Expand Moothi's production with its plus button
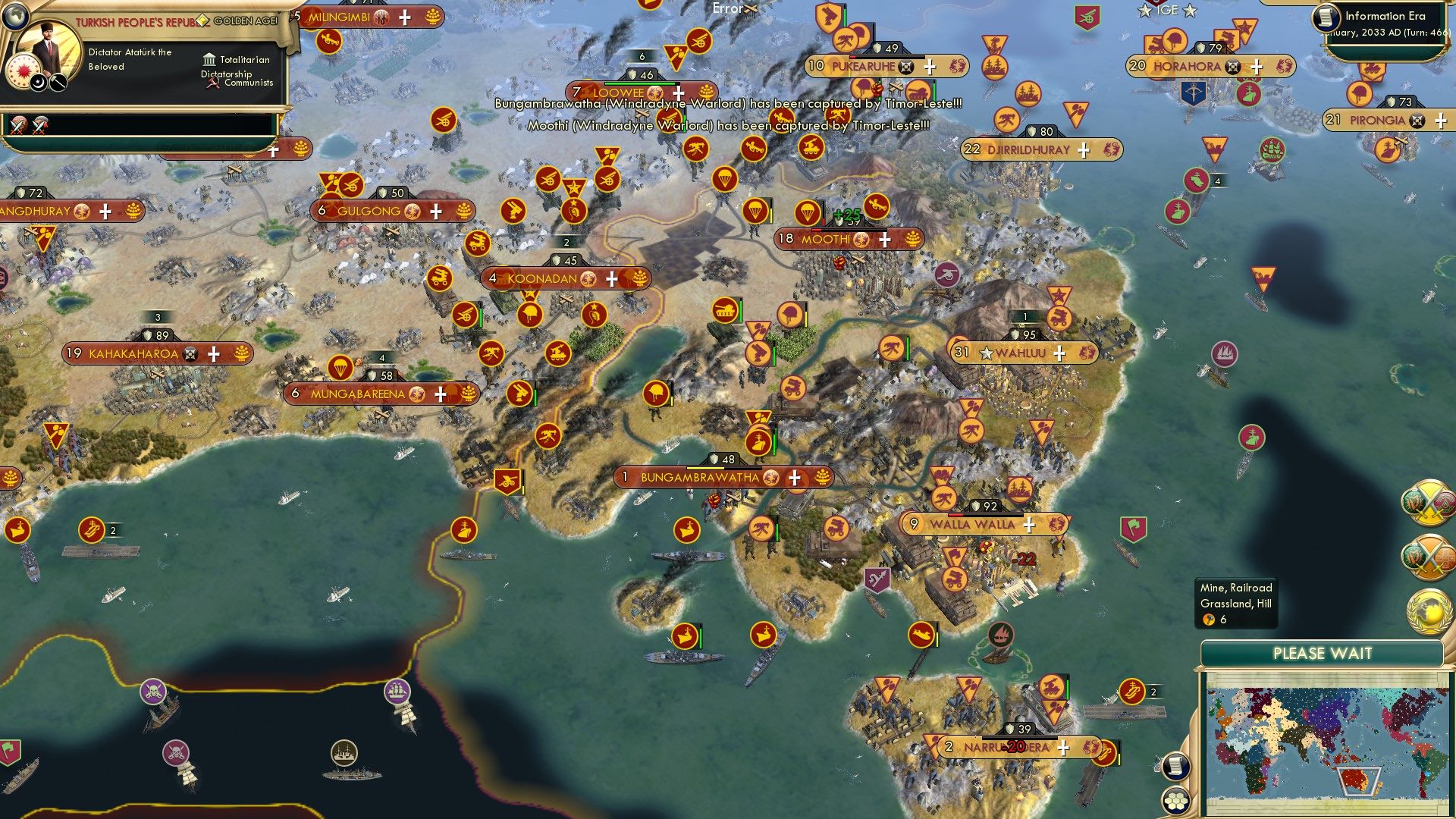Image resolution: width=1456 pixels, height=819 pixels. [x=883, y=240]
